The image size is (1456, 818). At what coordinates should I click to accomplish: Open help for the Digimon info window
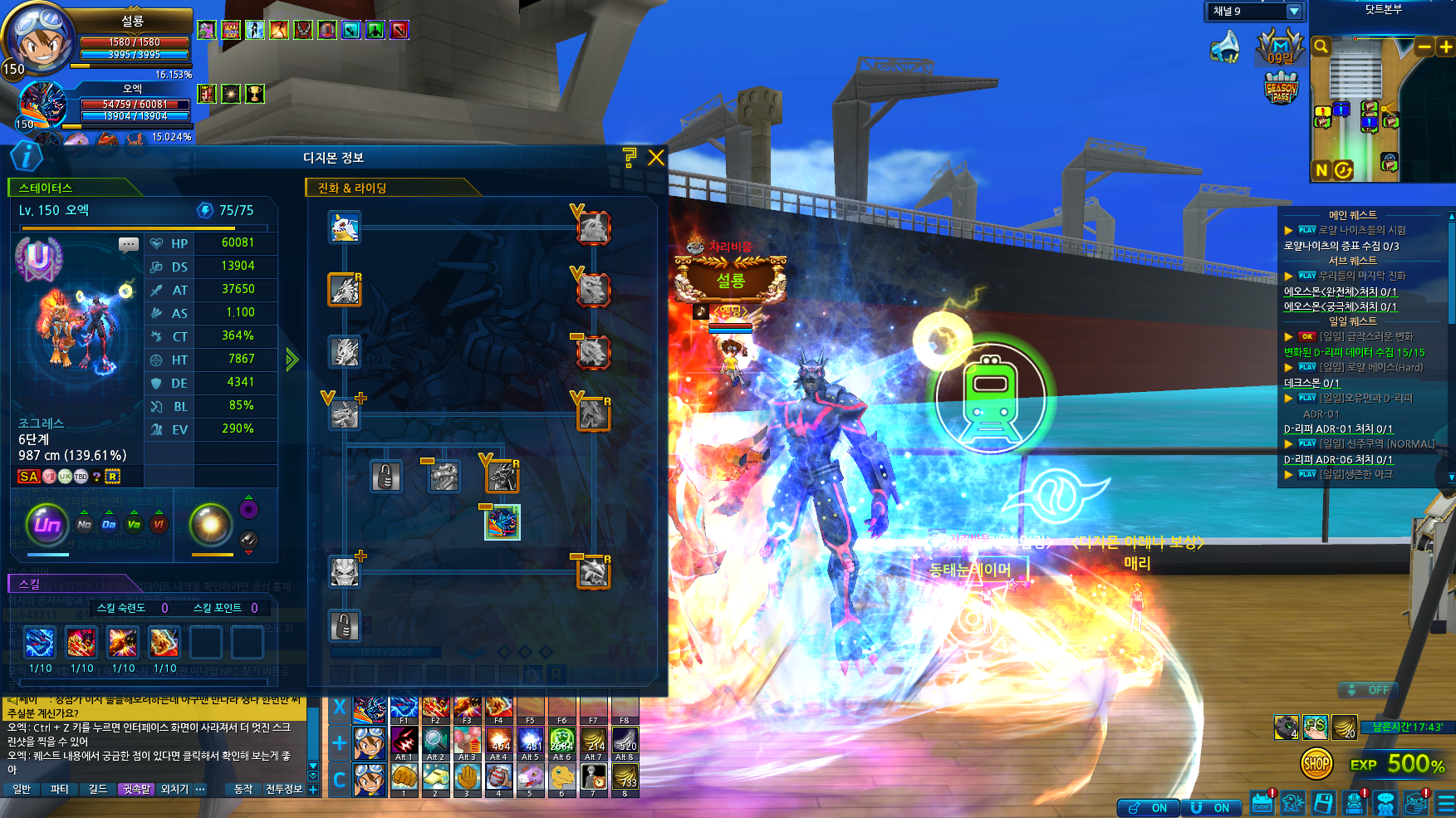(x=630, y=157)
